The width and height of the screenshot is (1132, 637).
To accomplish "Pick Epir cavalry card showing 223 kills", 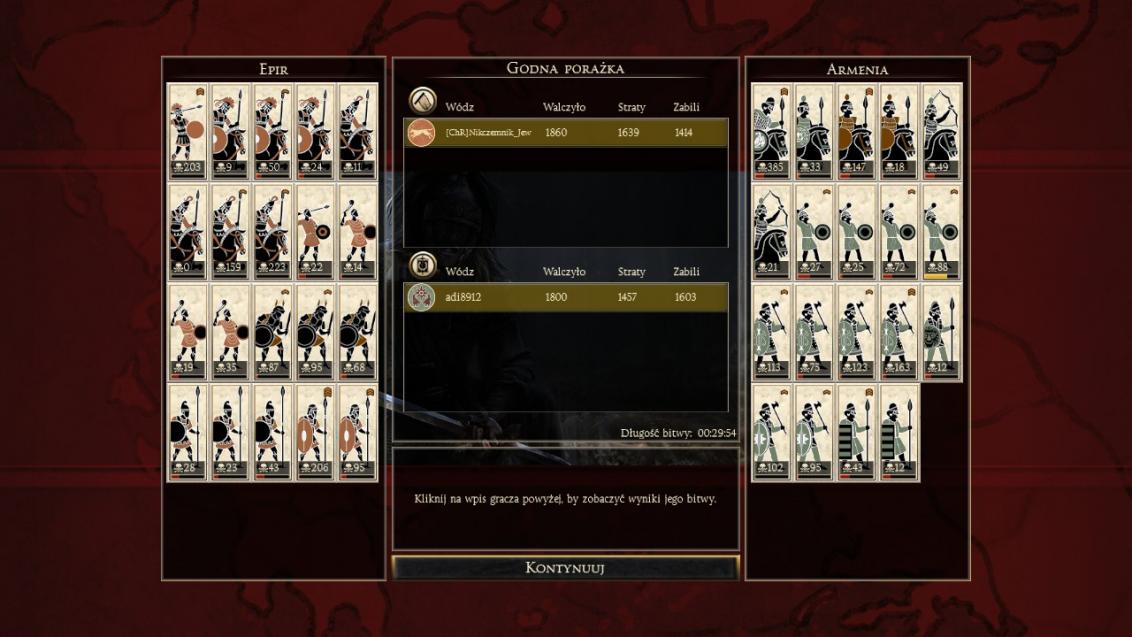I will (x=273, y=231).
